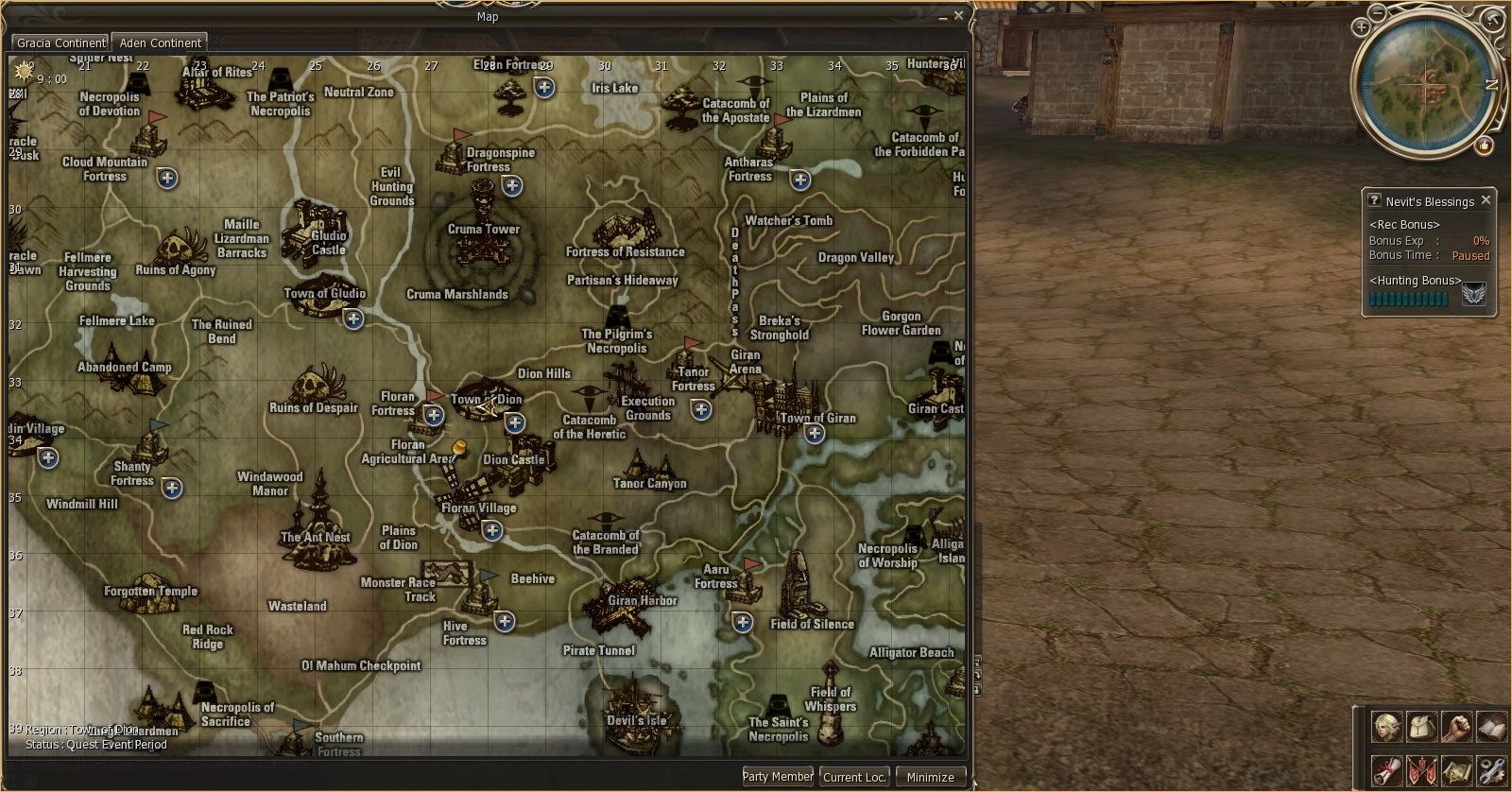This screenshot has width=1512, height=792.
Task: Open the Nevit's Blessings help question mark
Action: point(1373,200)
